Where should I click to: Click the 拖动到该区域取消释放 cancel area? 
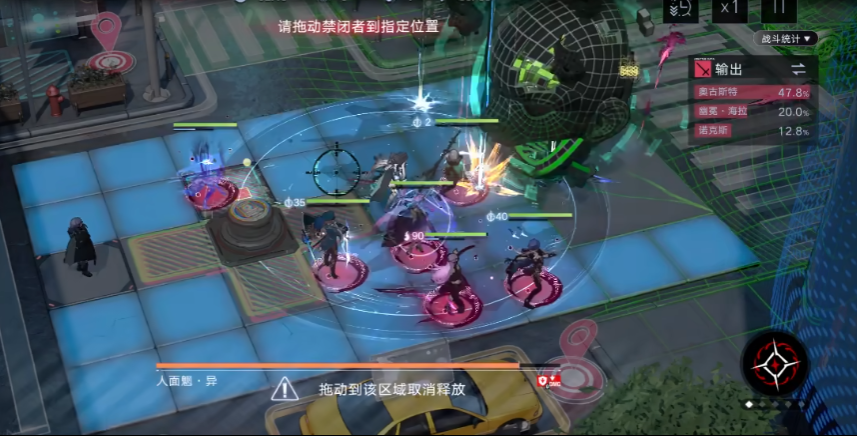pyautogui.click(x=392, y=388)
